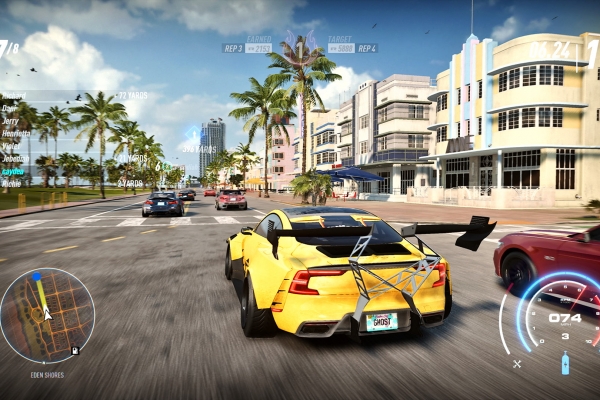Choose Henrietta in the racer standings list

(15, 133)
